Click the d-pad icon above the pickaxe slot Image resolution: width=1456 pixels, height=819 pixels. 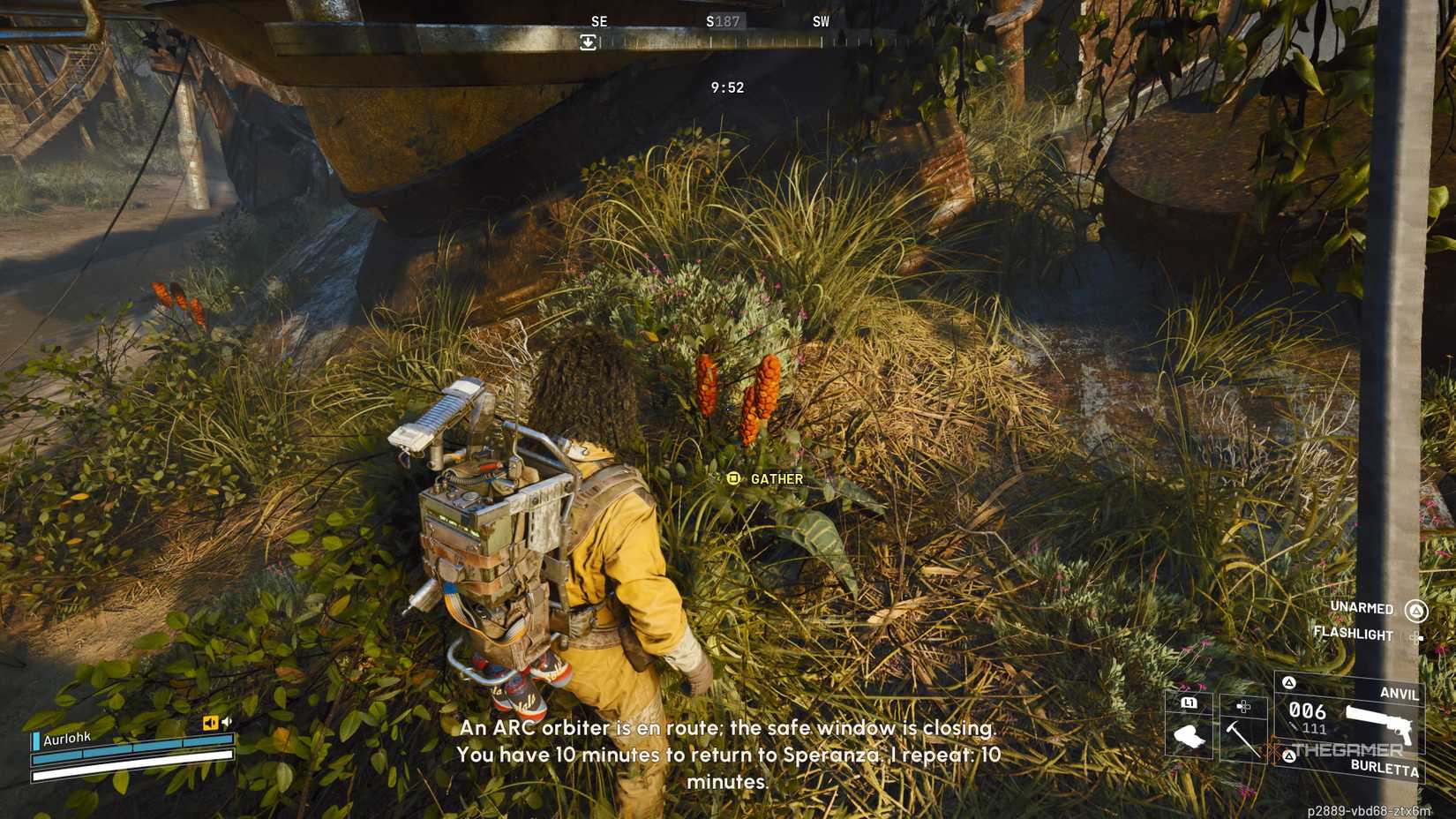coord(1242,706)
